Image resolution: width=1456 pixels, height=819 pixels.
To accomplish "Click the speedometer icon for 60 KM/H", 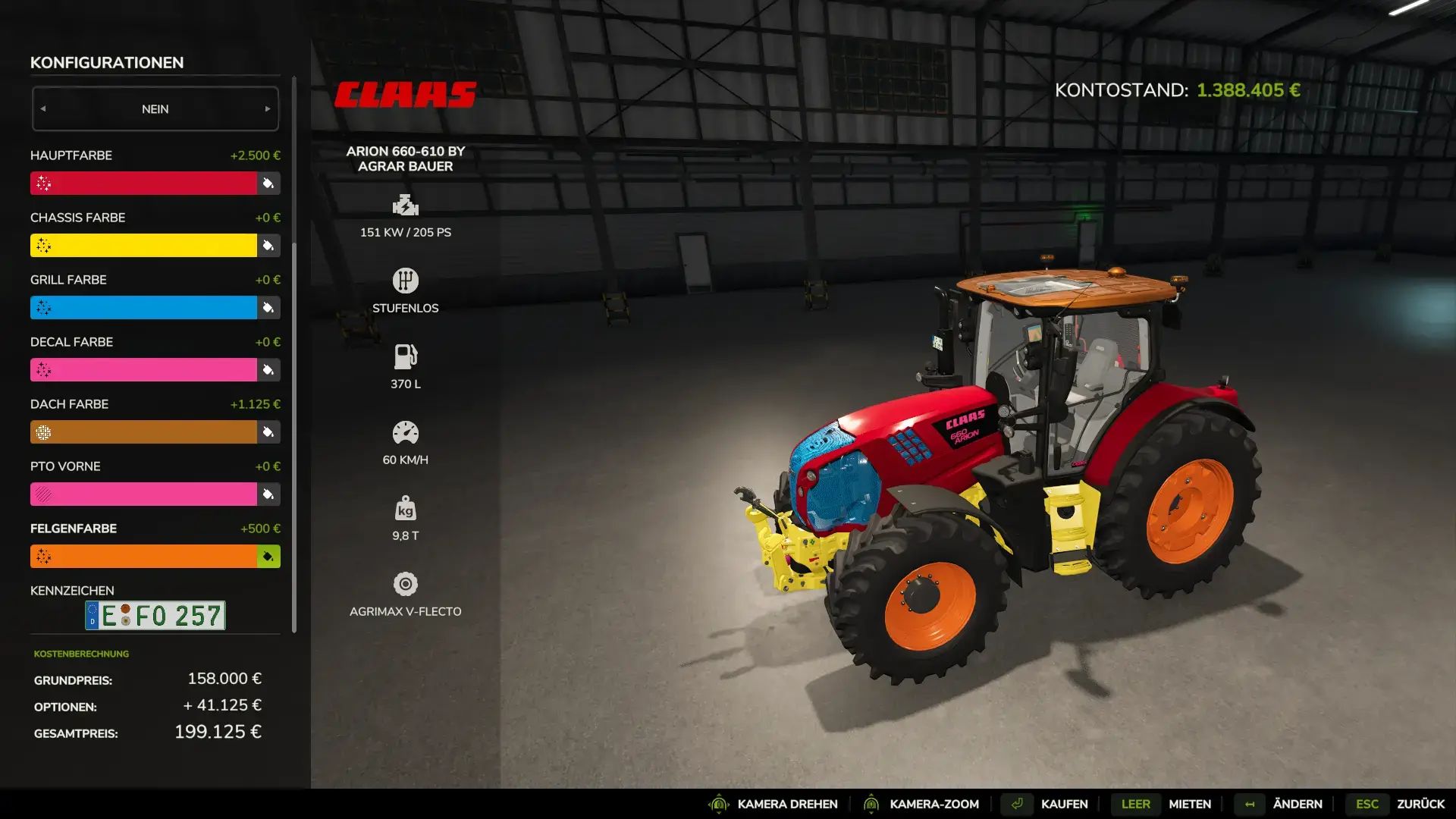I will pos(406,432).
